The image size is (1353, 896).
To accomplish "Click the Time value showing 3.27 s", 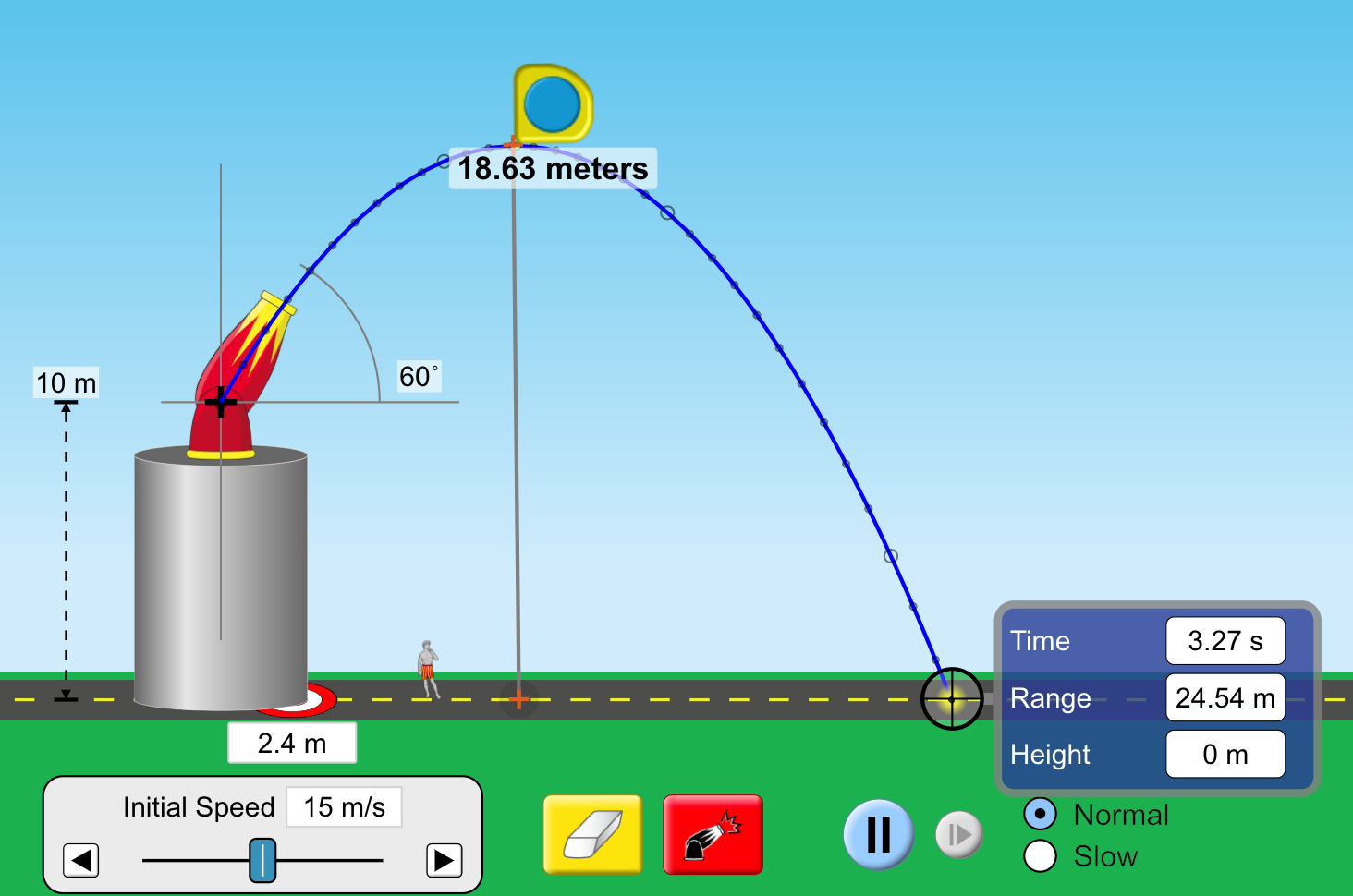I will 1225,641.
